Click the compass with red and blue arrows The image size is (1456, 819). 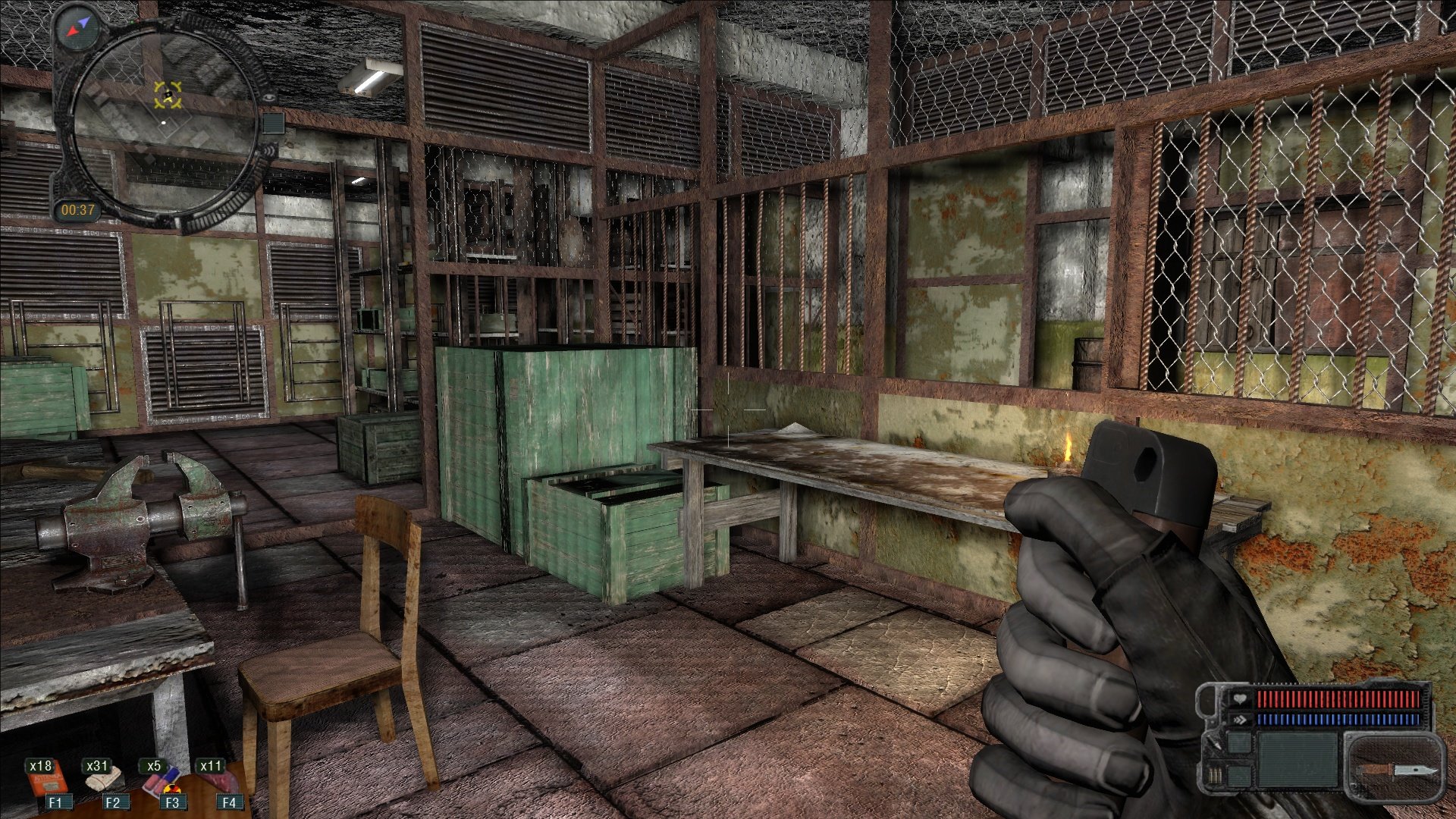78,29
